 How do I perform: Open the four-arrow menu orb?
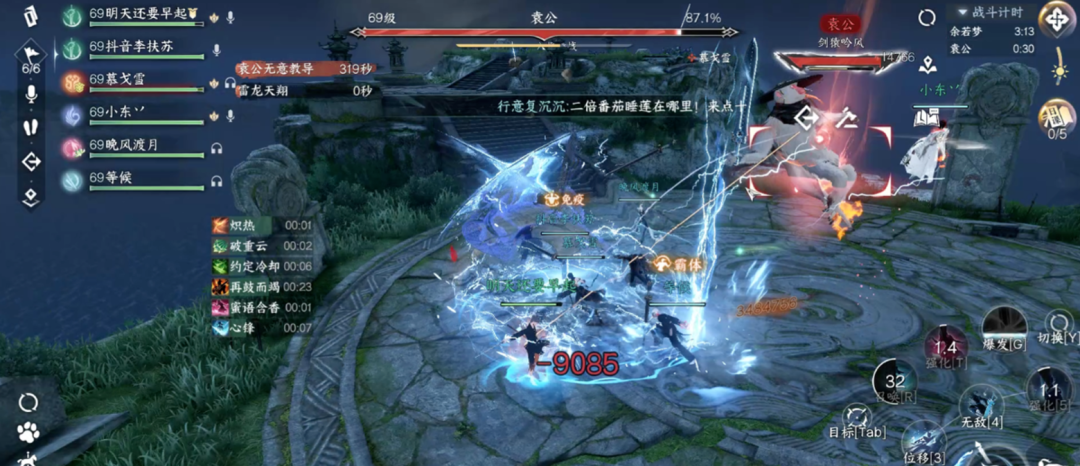1057,17
